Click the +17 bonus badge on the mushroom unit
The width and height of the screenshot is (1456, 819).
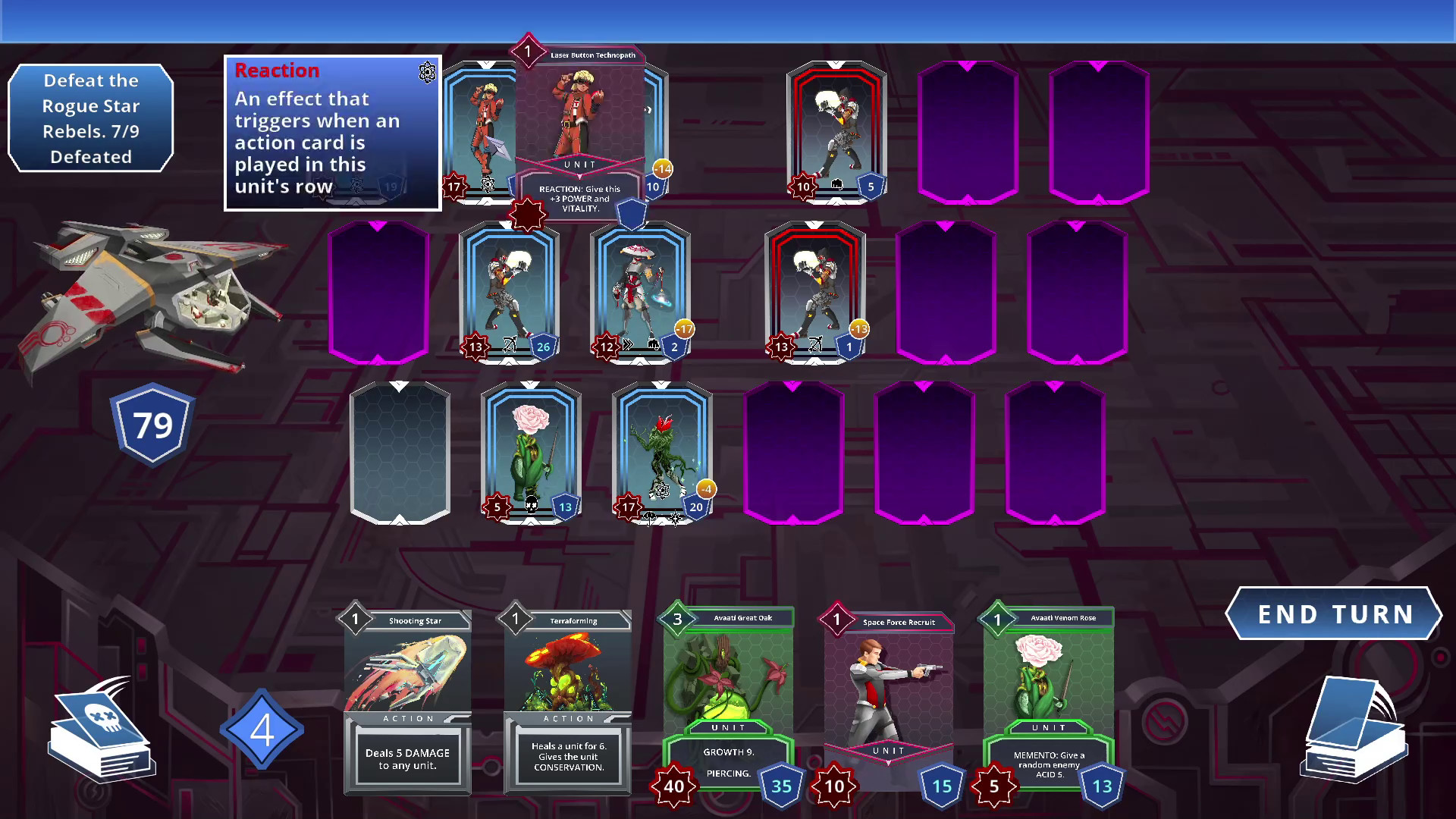[685, 330]
